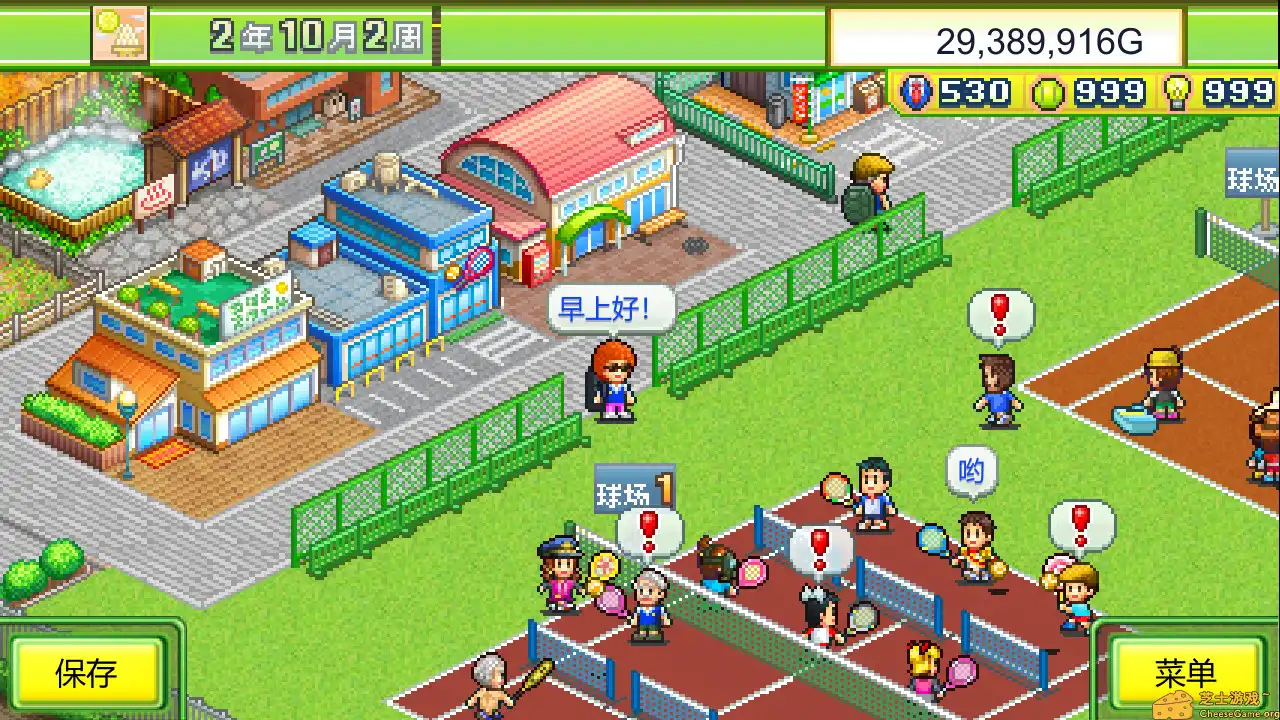Select the seasonal calendar icon top-left
This screenshot has height=720, width=1280.
coord(118,33)
